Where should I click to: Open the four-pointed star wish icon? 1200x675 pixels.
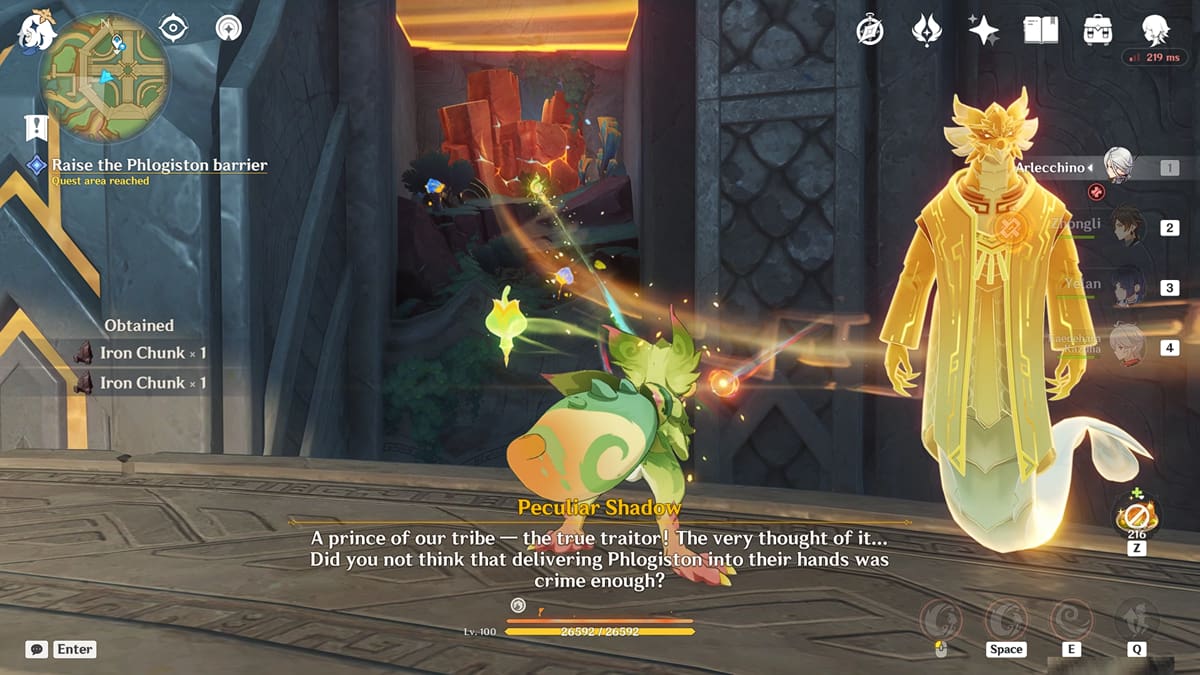[984, 30]
